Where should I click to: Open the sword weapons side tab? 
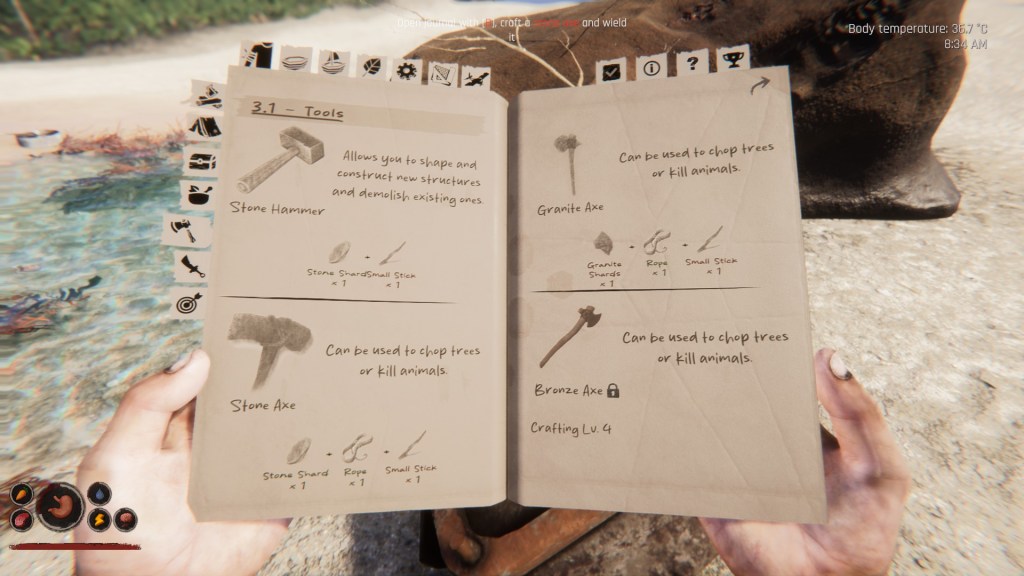click(189, 266)
